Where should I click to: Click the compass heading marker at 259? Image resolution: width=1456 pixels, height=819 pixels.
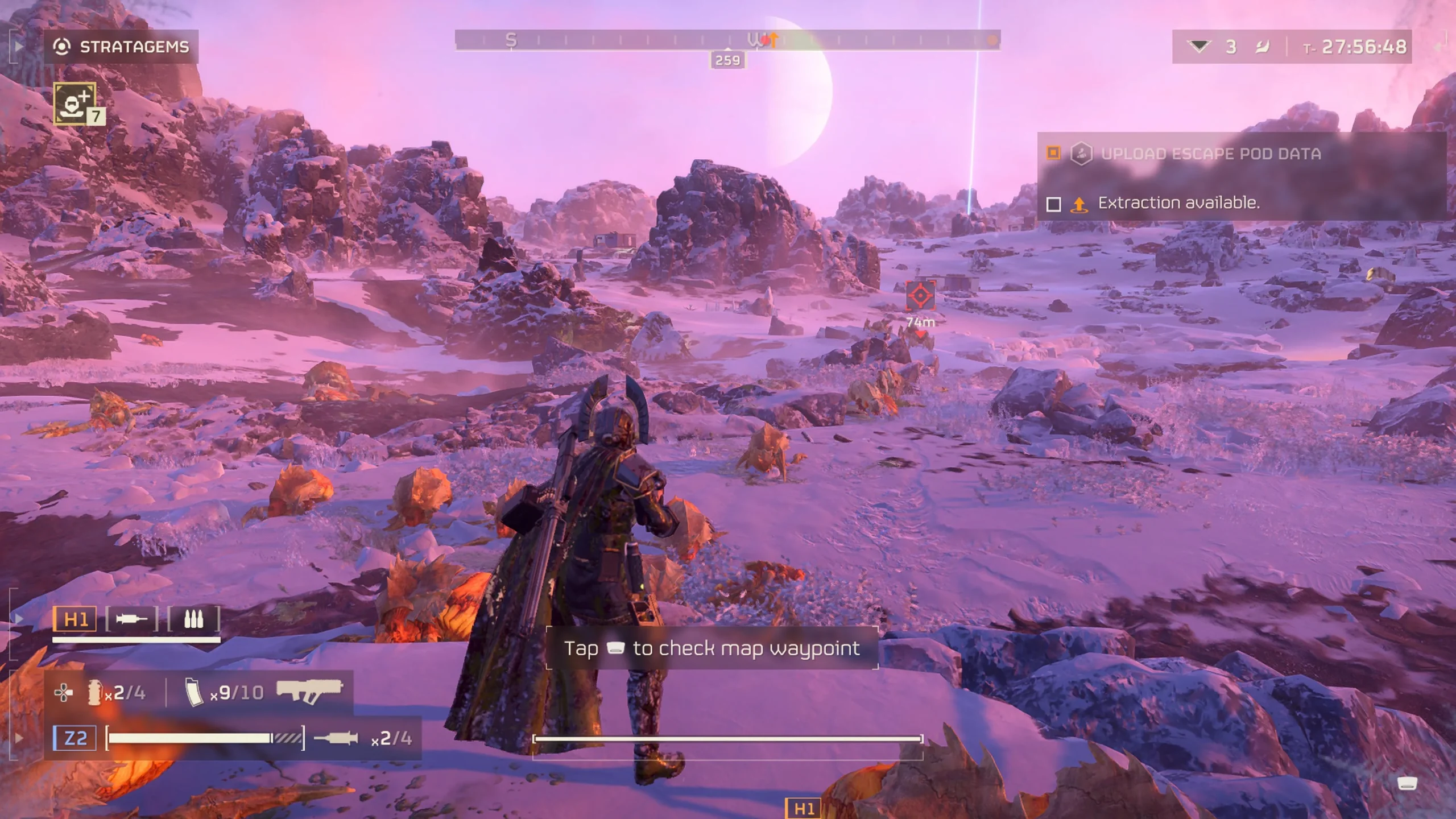pos(728,60)
